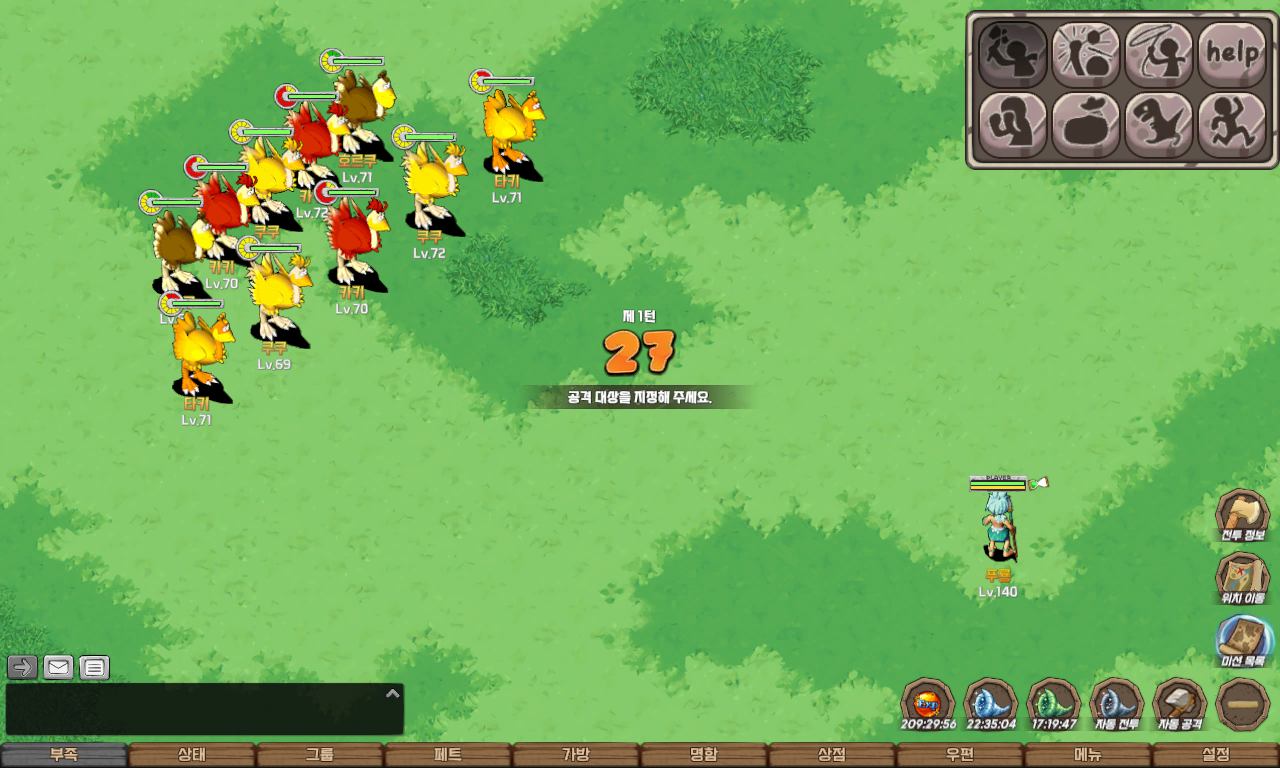Open 위치 이동 position move map

pos(1243,578)
